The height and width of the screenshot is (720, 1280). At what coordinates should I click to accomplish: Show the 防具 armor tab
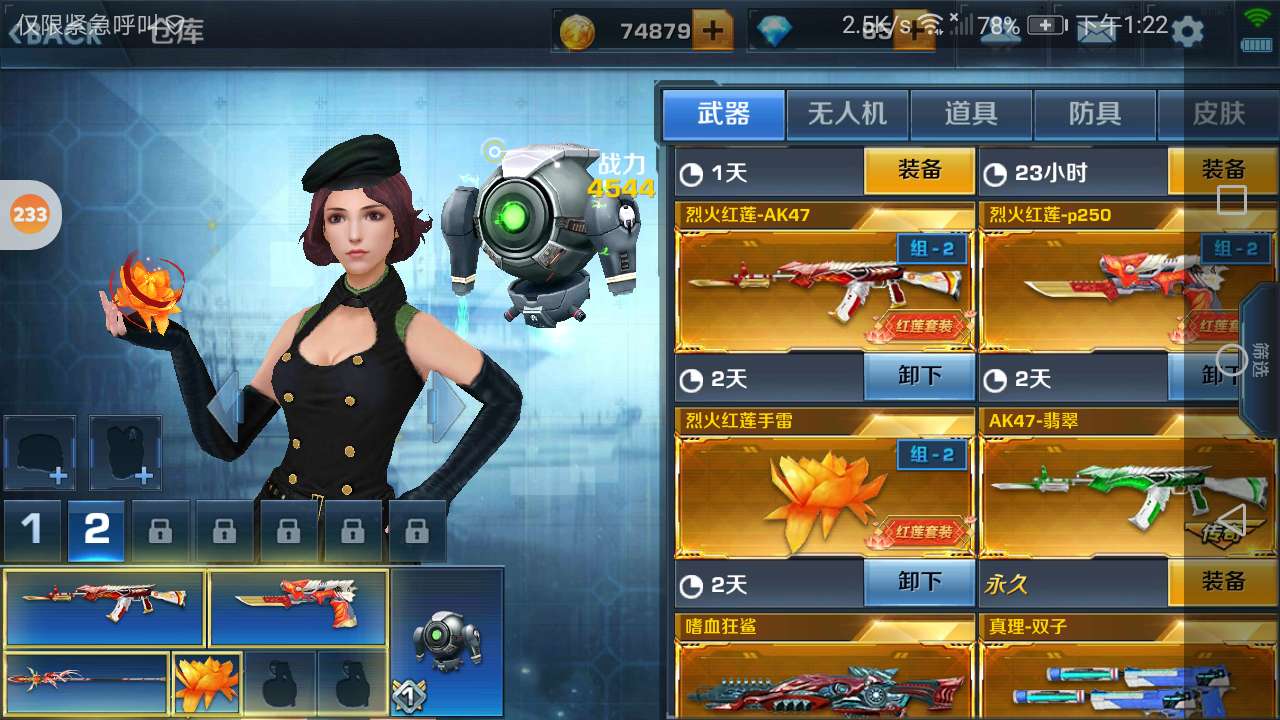tap(1095, 114)
